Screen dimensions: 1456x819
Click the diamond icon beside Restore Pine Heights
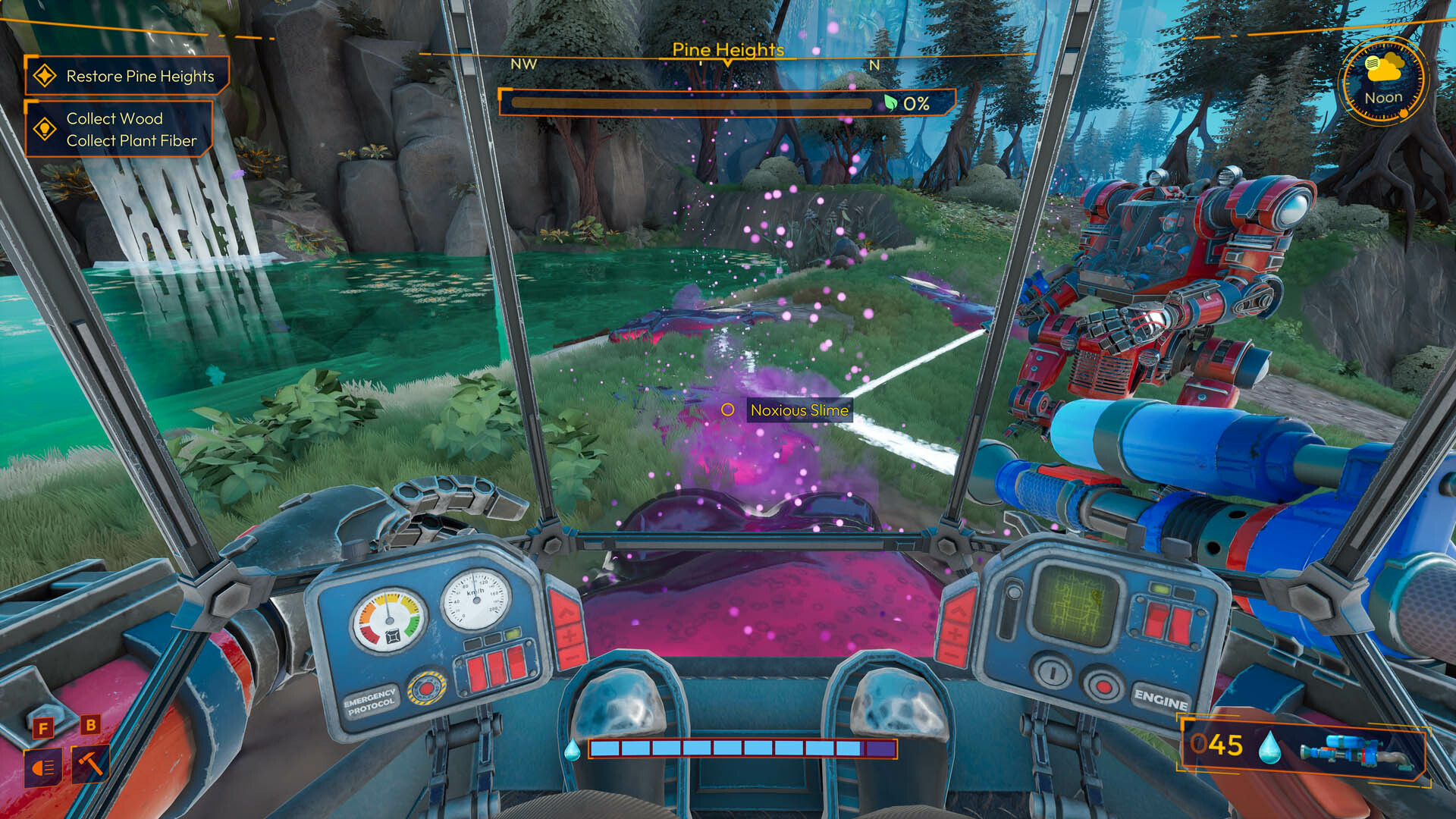pos(44,76)
